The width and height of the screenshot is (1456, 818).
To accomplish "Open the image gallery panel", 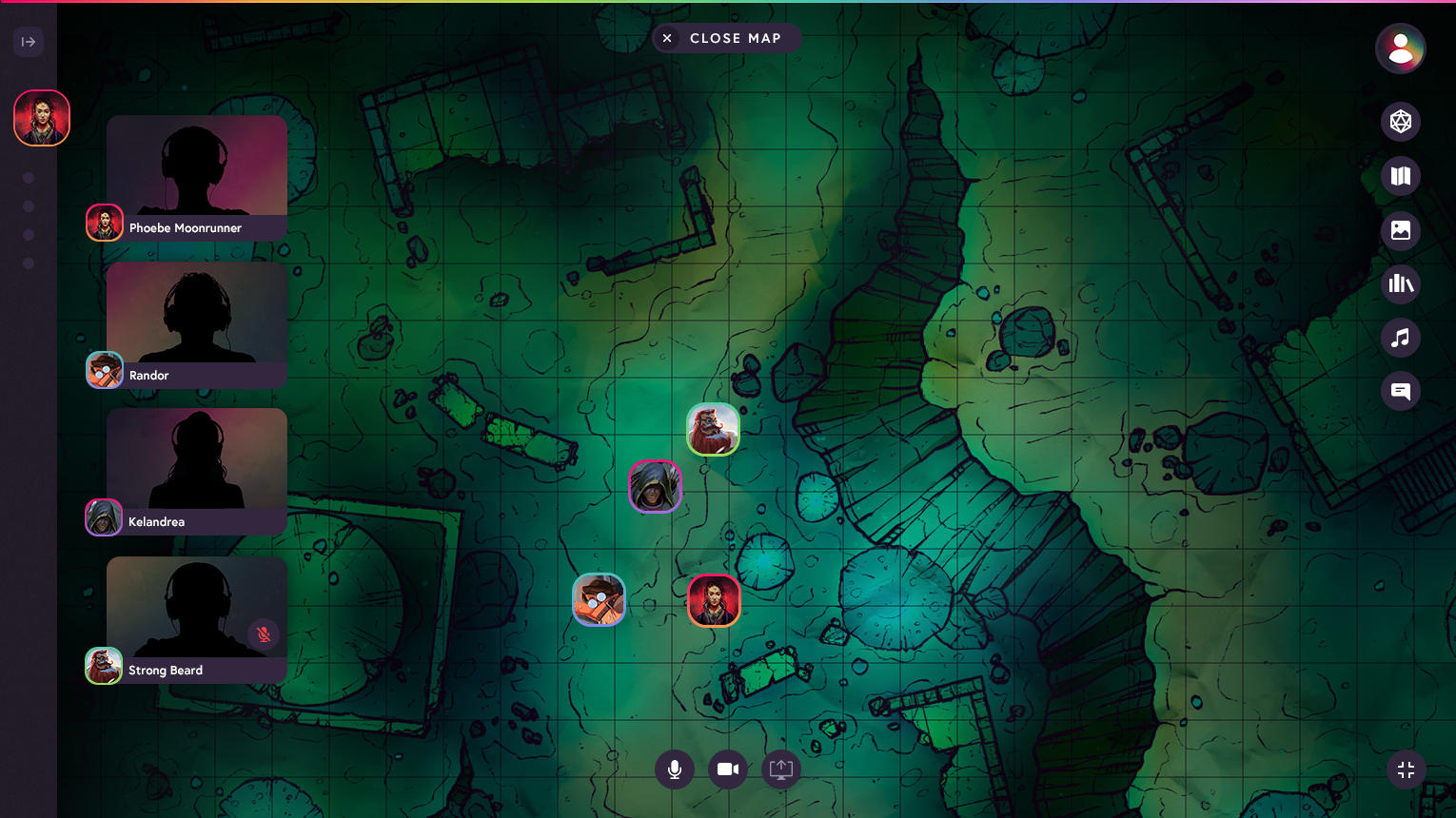I will [1400, 230].
